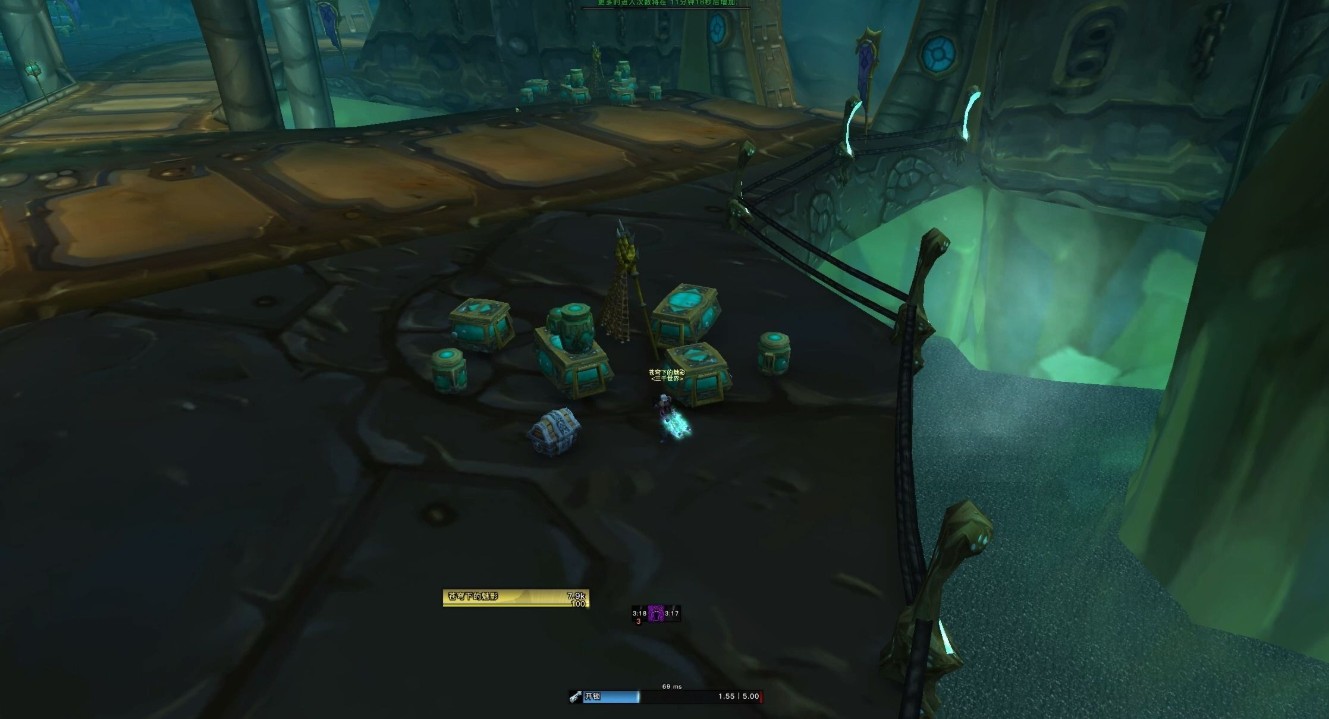Select the yellow player unit frame
Screen dimensions: 1329x719
point(515,598)
